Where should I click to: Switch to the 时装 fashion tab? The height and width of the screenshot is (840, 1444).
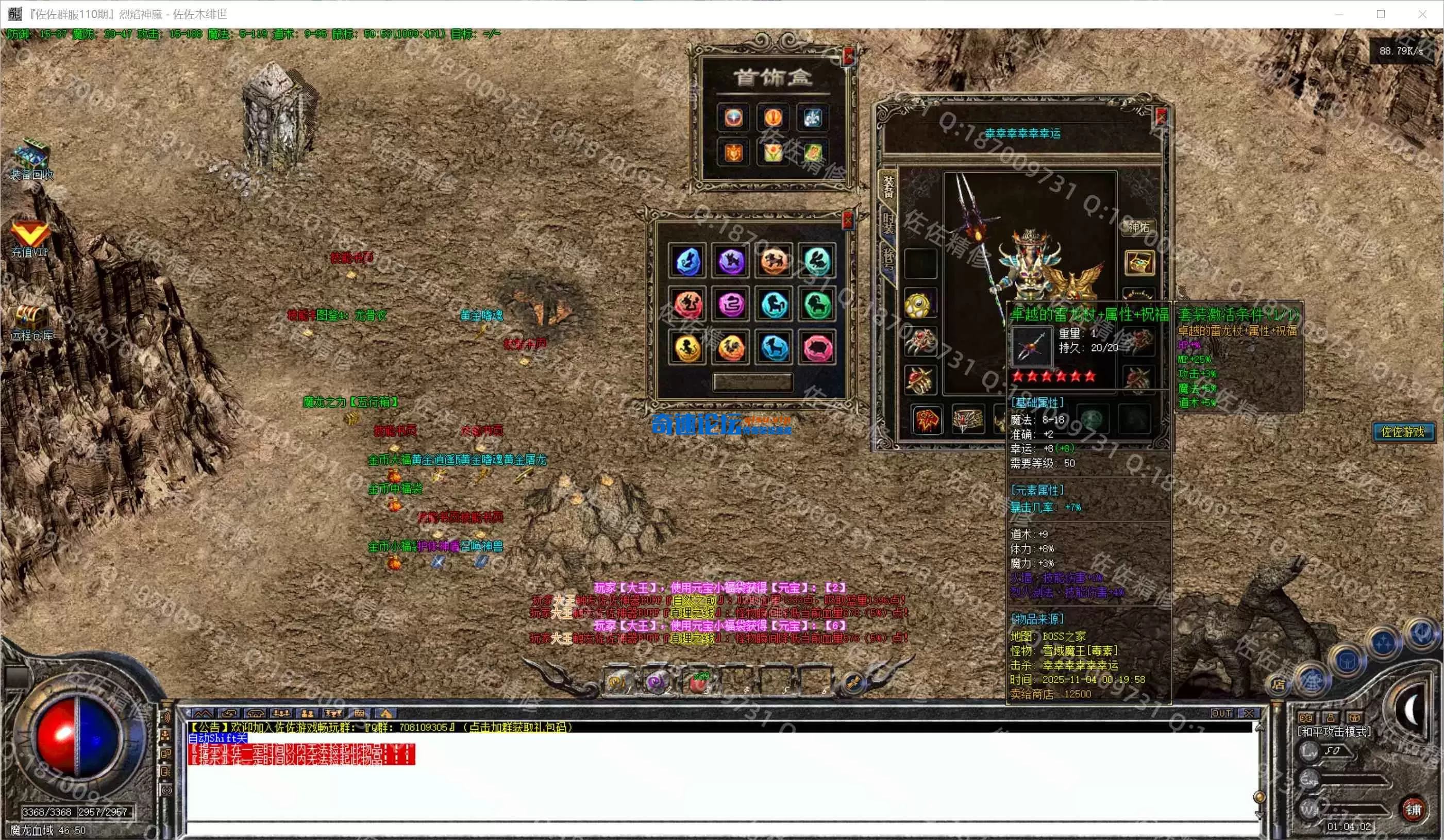[887, 224]
